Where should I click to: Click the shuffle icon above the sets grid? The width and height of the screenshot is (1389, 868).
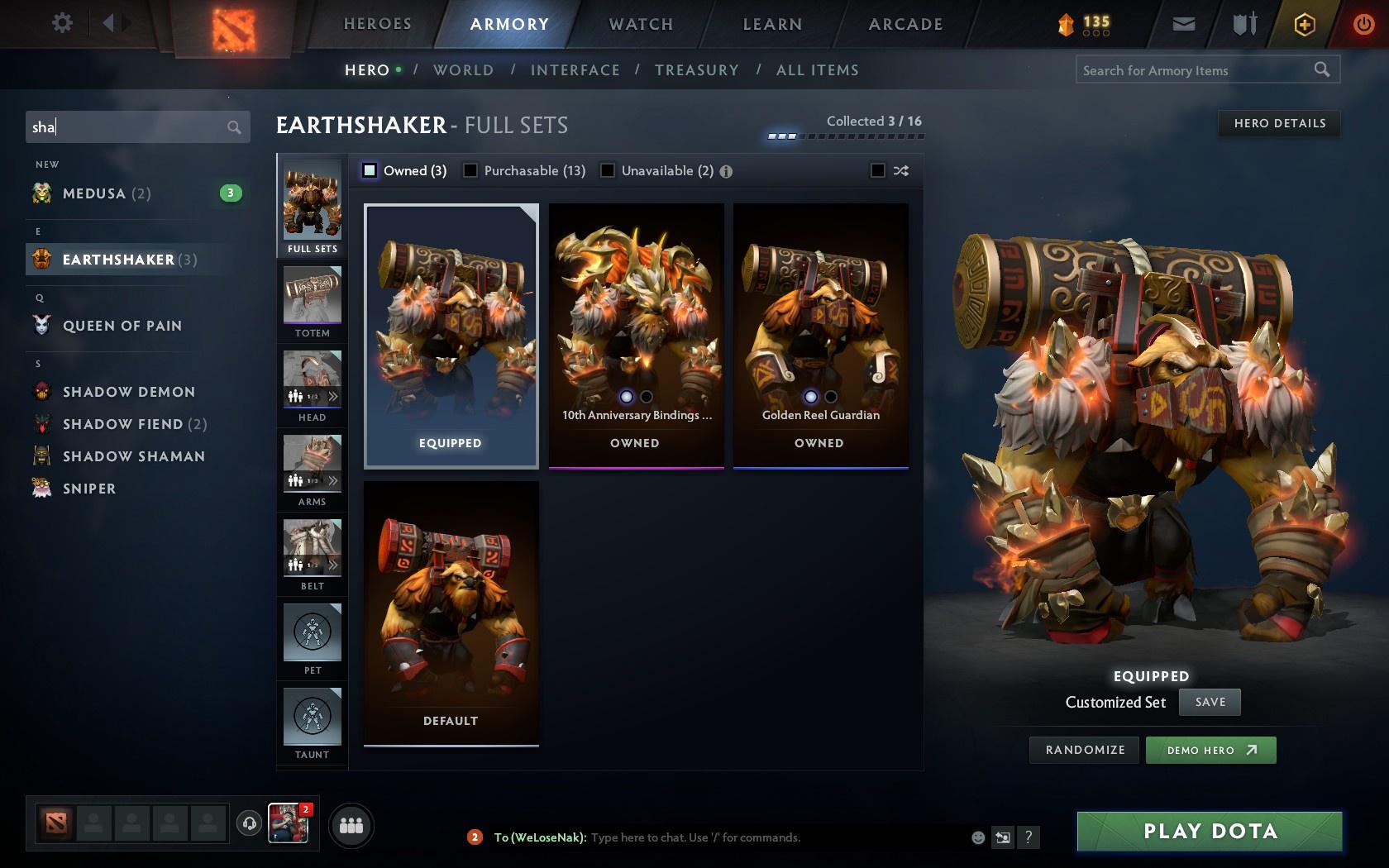(901, 170)
